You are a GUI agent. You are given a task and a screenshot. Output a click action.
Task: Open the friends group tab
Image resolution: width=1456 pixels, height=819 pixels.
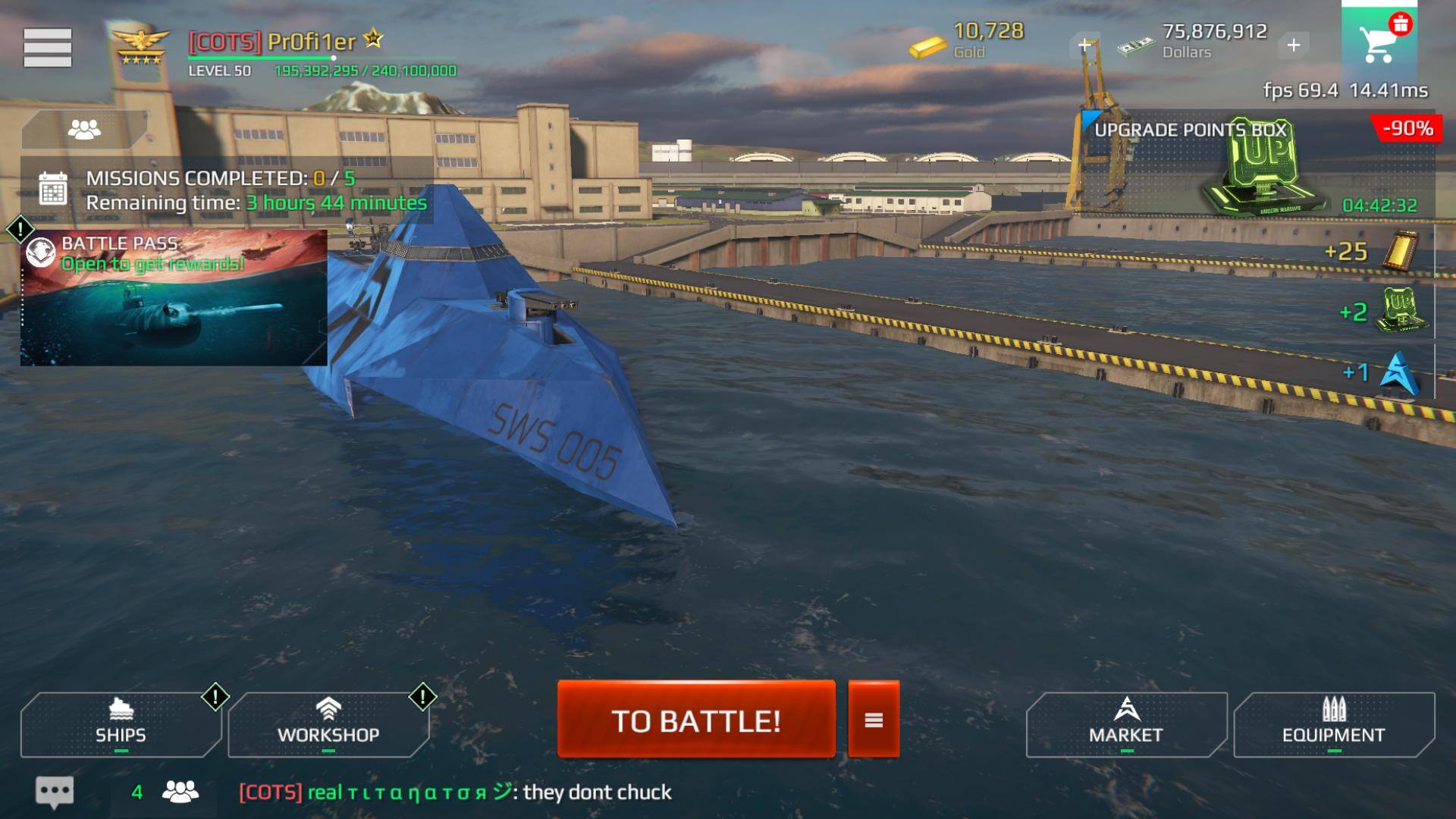[x=84, y=130]
